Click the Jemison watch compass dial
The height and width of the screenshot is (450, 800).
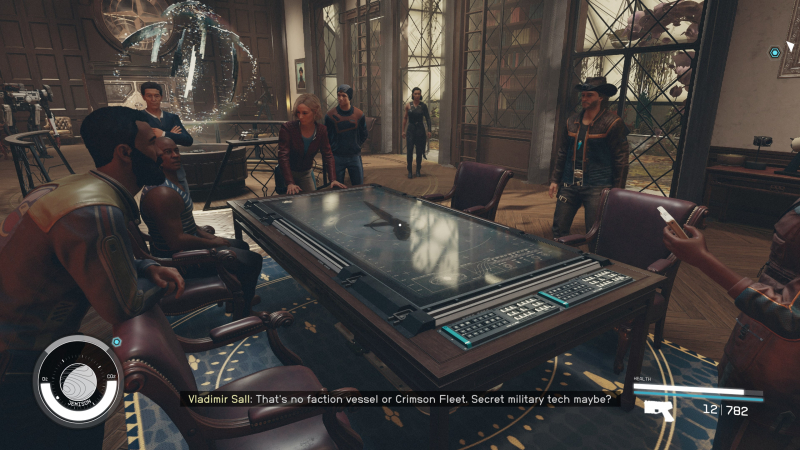click(x=77, y=381)
